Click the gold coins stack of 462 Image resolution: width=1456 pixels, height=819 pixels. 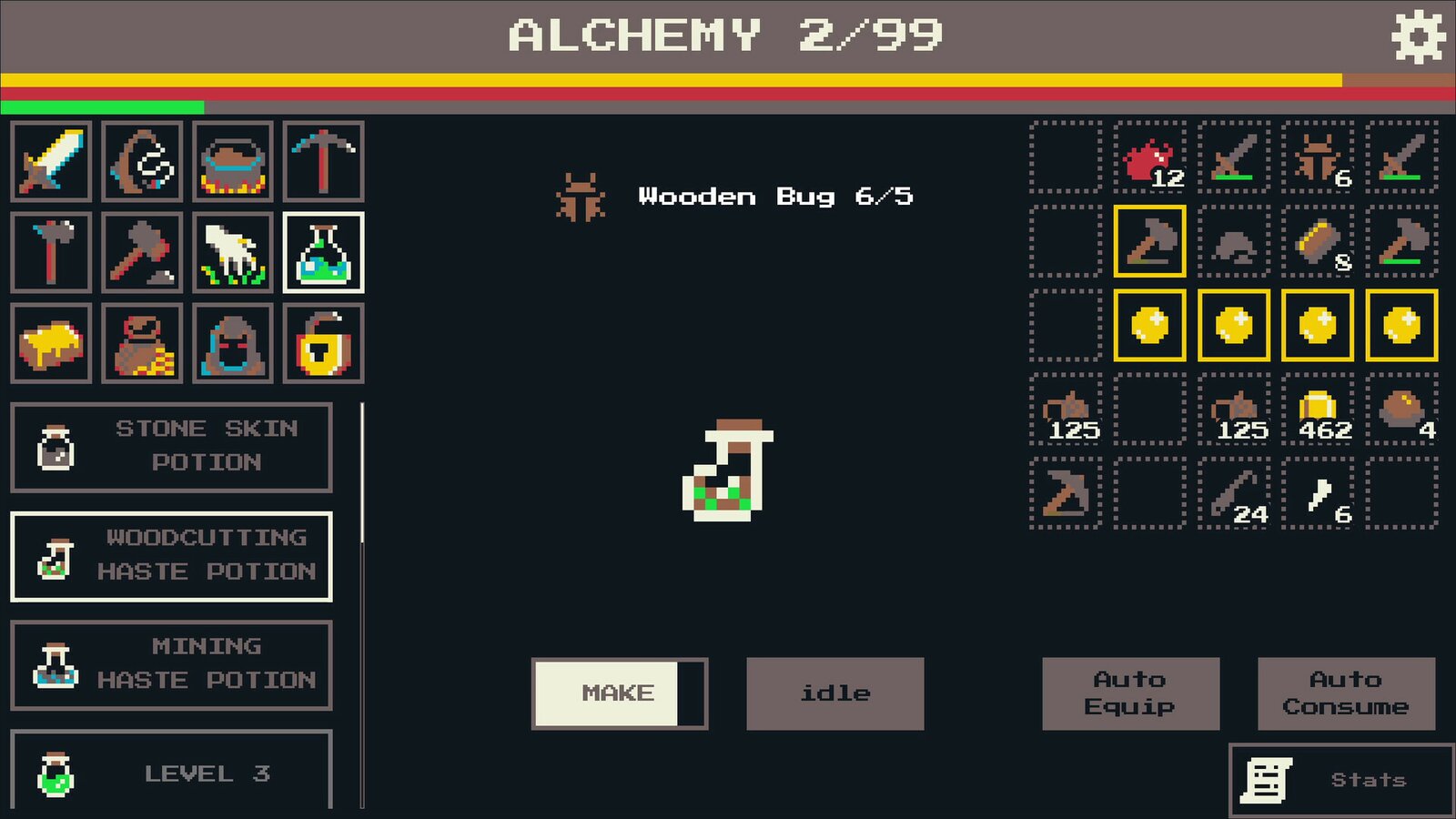(x=1318, y=409)
